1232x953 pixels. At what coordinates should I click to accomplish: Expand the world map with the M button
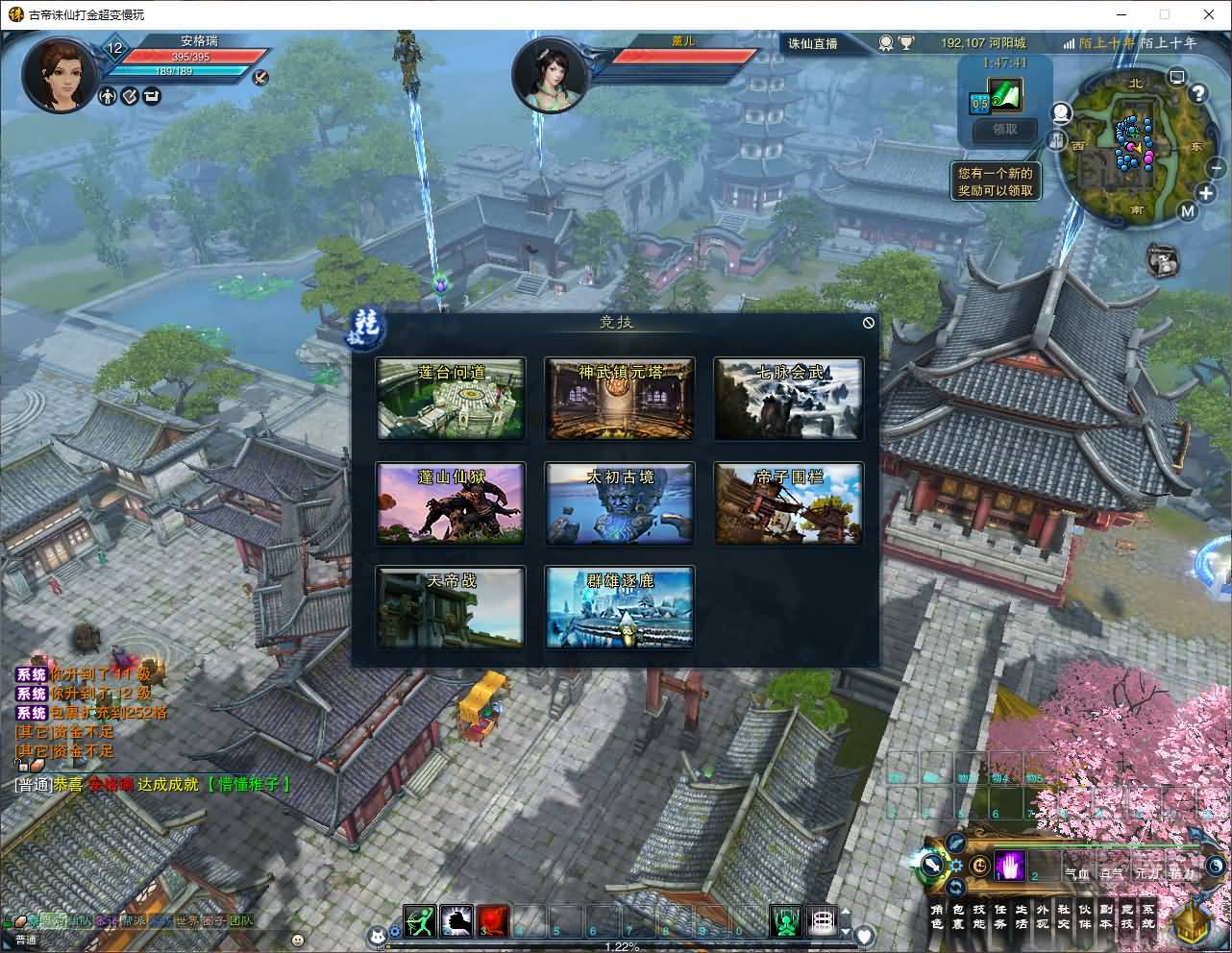[1188, 210]
